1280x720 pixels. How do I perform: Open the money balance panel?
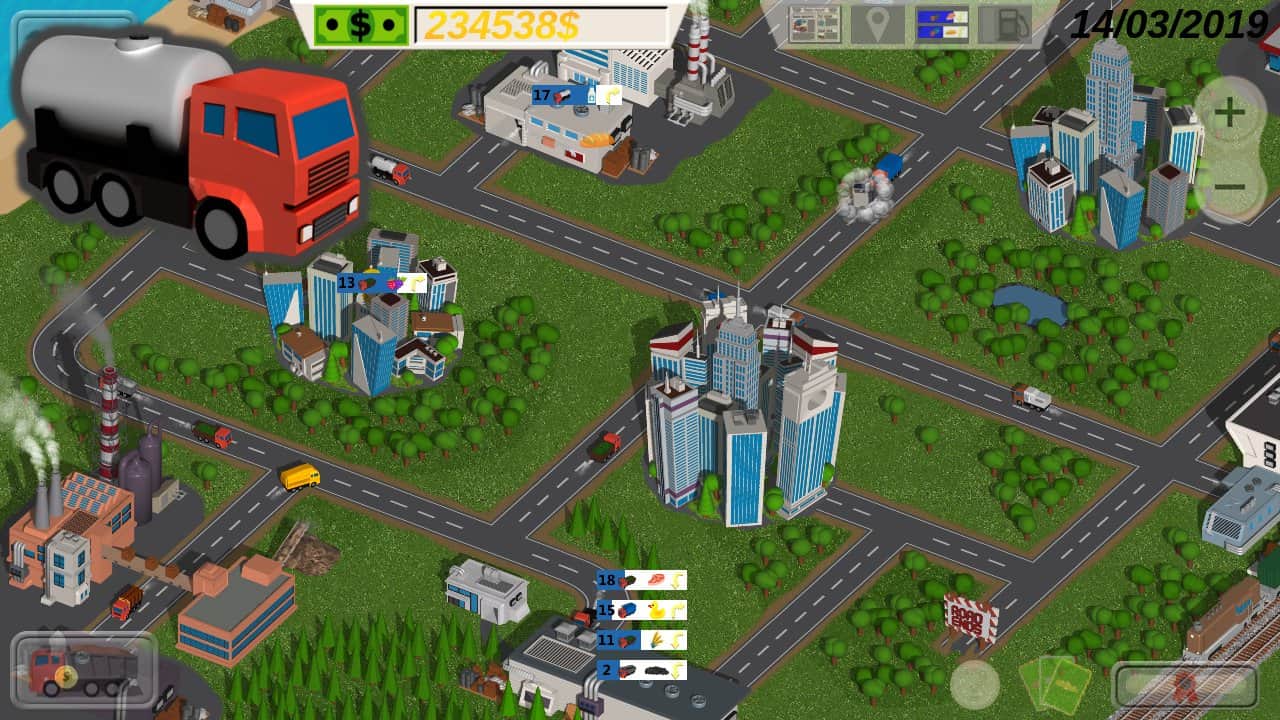click(x=490, y=25)
